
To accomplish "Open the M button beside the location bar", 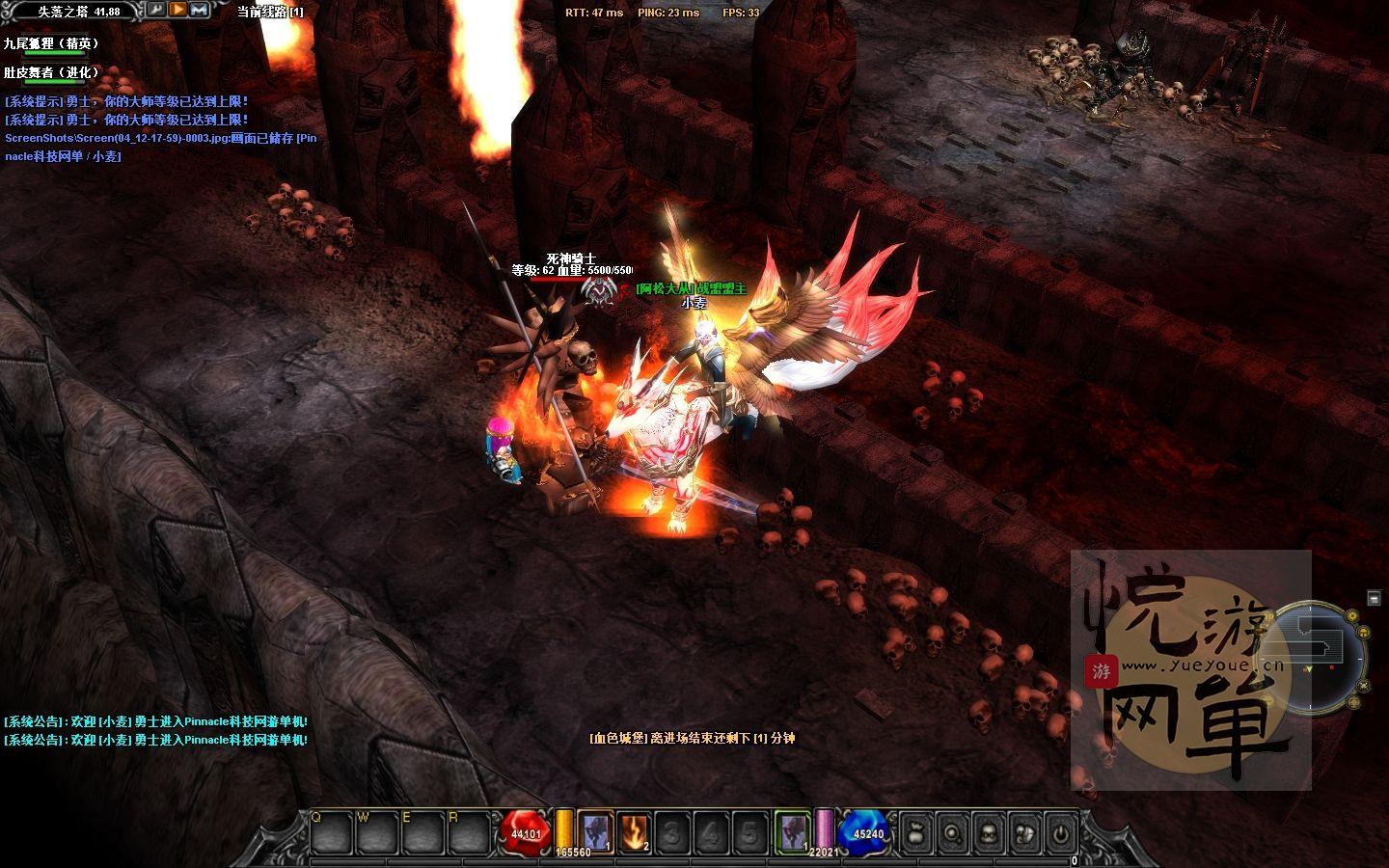I will click(x=200, y=11).
